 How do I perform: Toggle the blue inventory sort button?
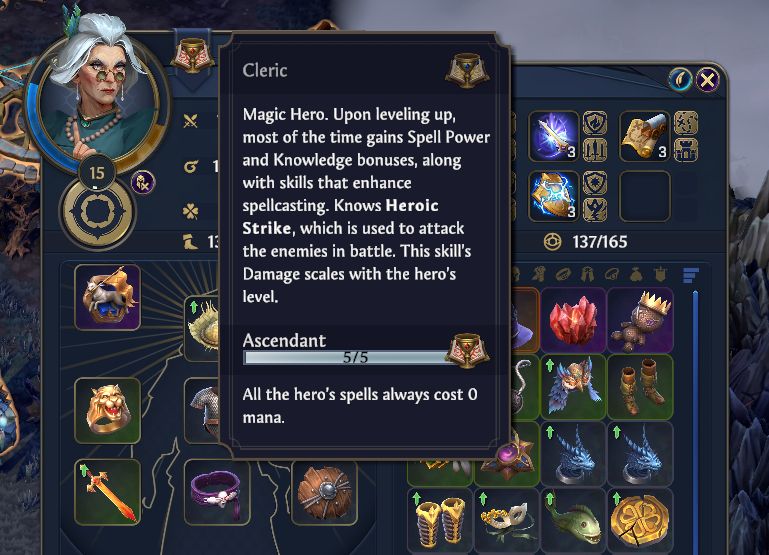[689, 273]
